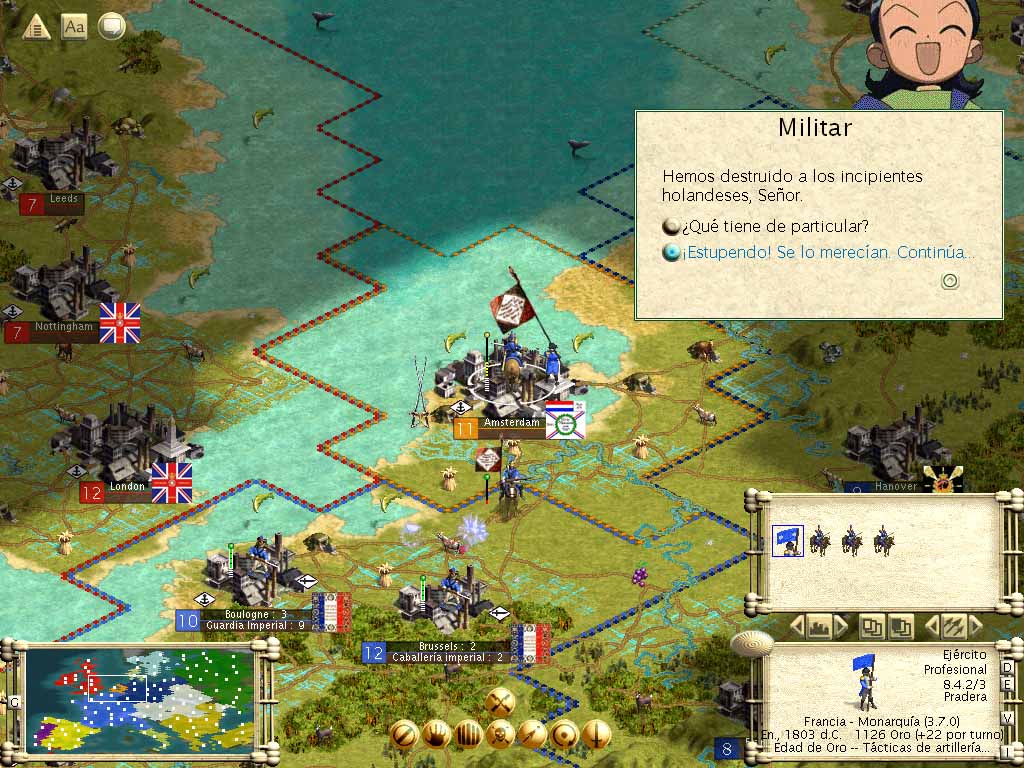Viewport: 1024px width, 768px height.
Task: Click the small round icon in the Militar dialog
Action: point(950,281)
